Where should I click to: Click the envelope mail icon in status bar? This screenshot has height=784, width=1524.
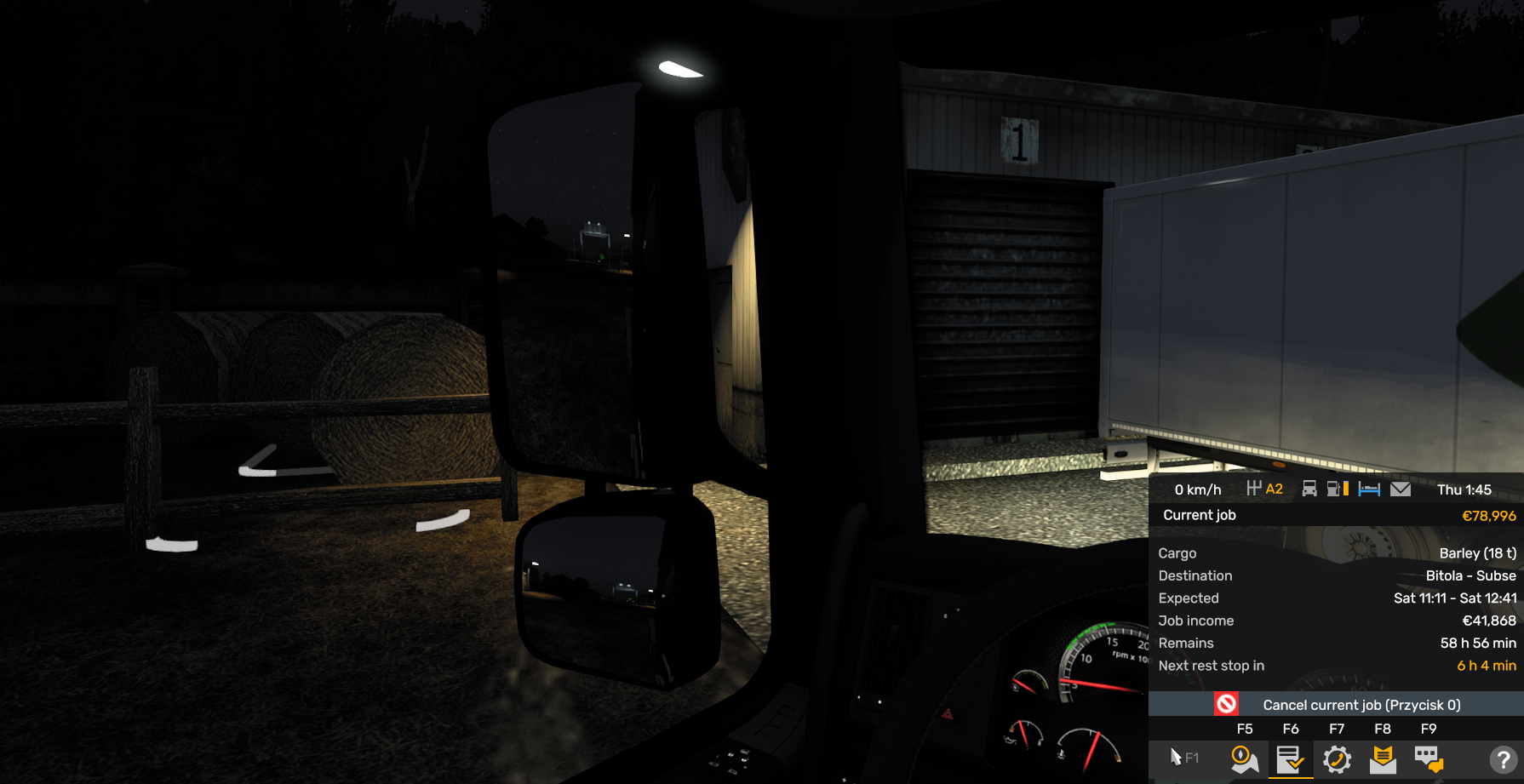point(1401,489)
